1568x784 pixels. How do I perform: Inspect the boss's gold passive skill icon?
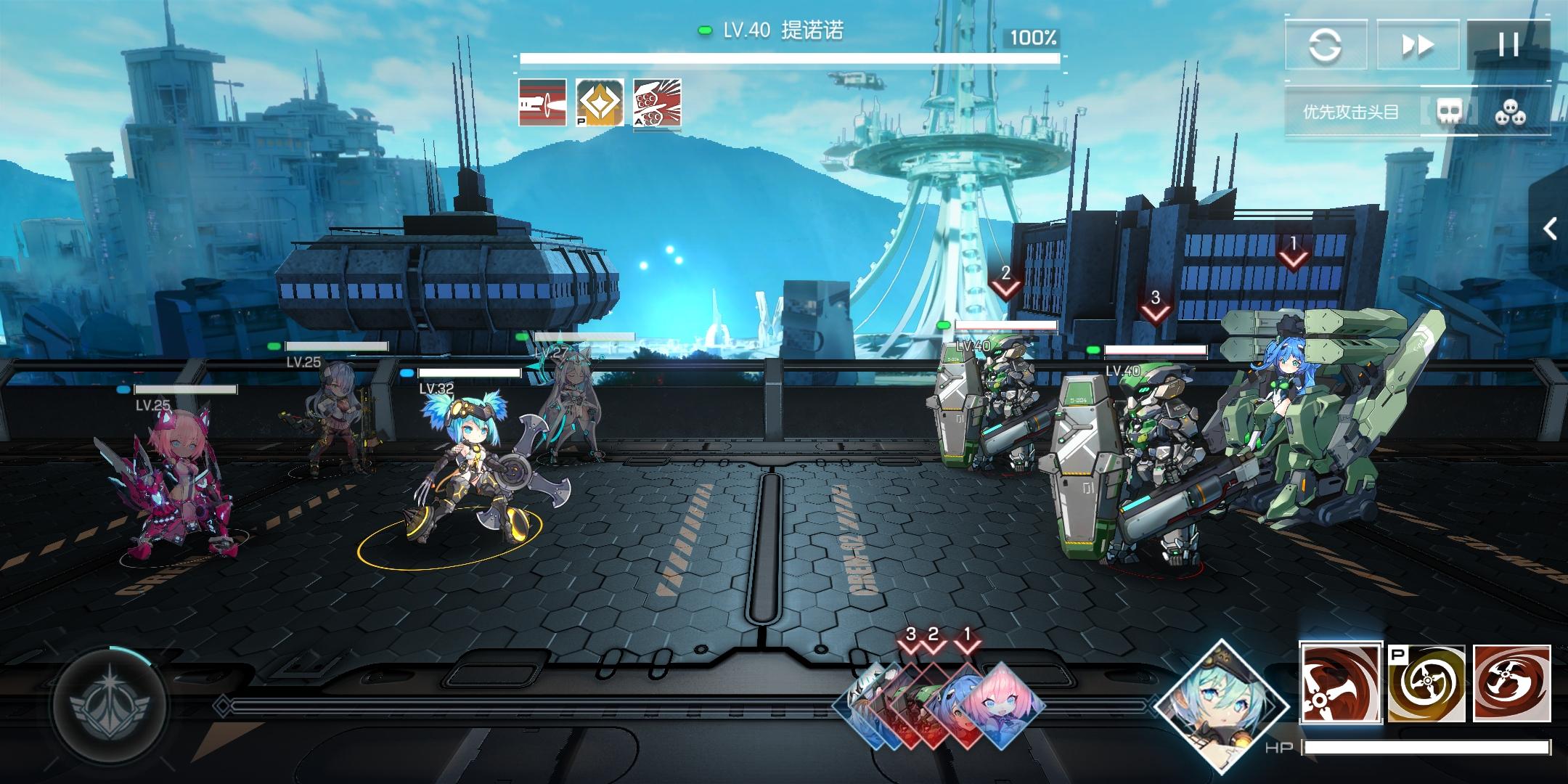600,102
